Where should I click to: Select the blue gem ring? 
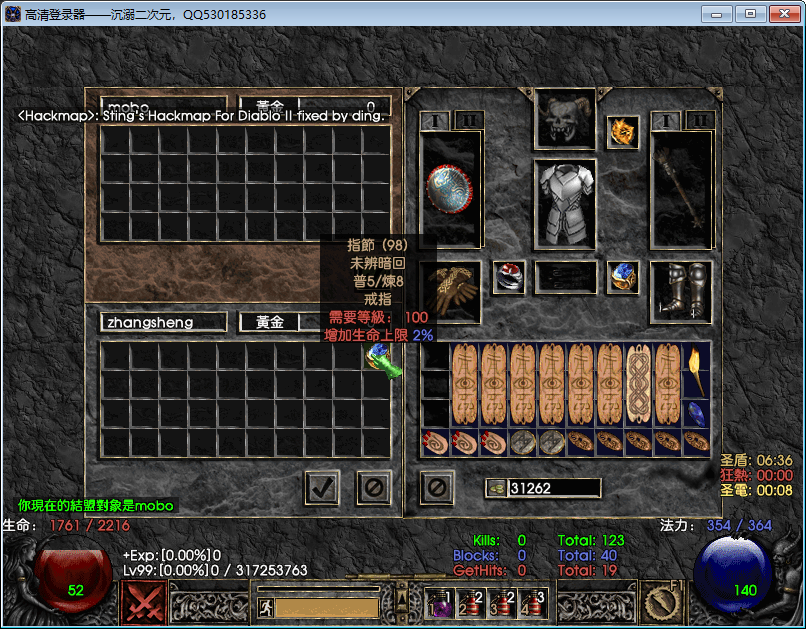(623, 277)
